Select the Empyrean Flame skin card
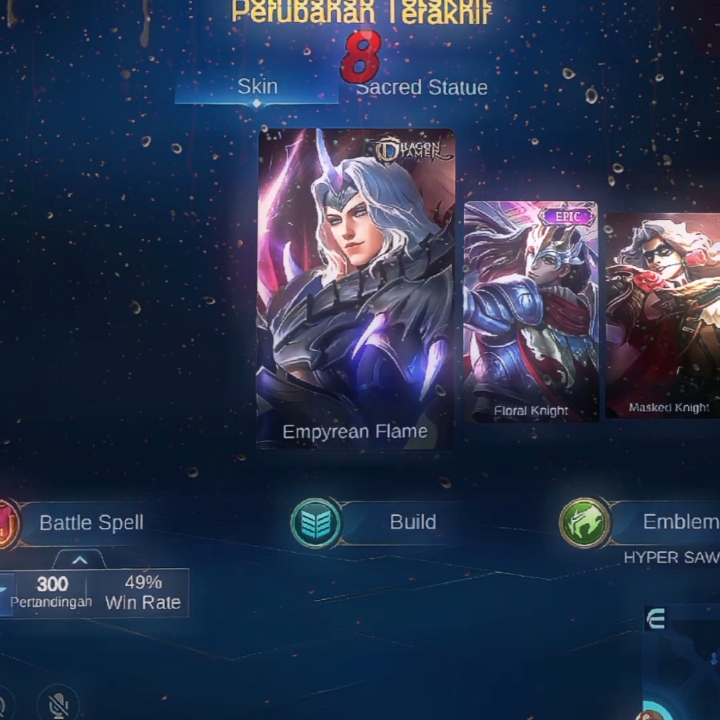The height and width of the screenshot is (720, 720). [x=356, y=290]
